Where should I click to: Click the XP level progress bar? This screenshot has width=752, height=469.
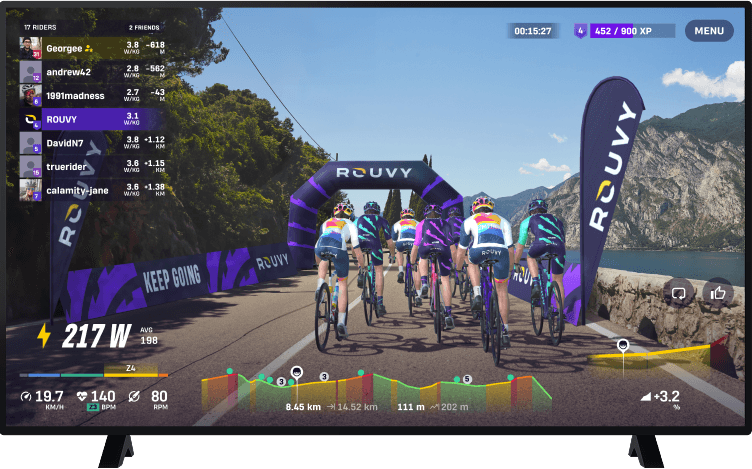(x=632, y=31)
